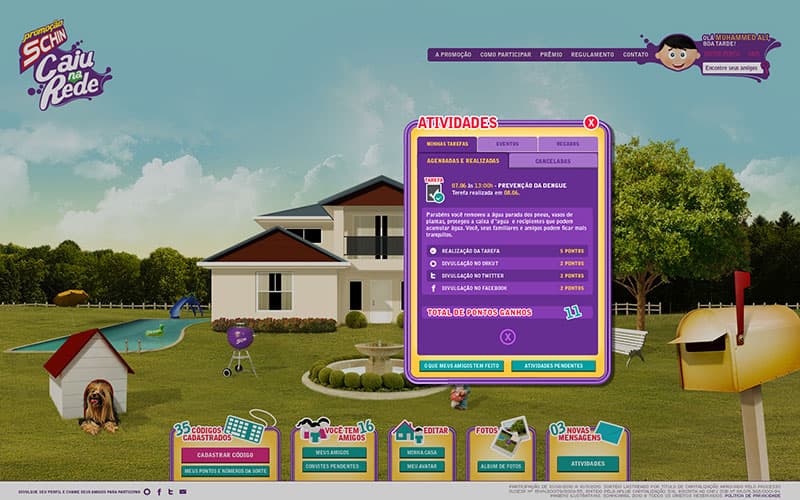Open the Álbum de Fotos
800x500 pixels.
pyautogui.click(x=499, y=465)
